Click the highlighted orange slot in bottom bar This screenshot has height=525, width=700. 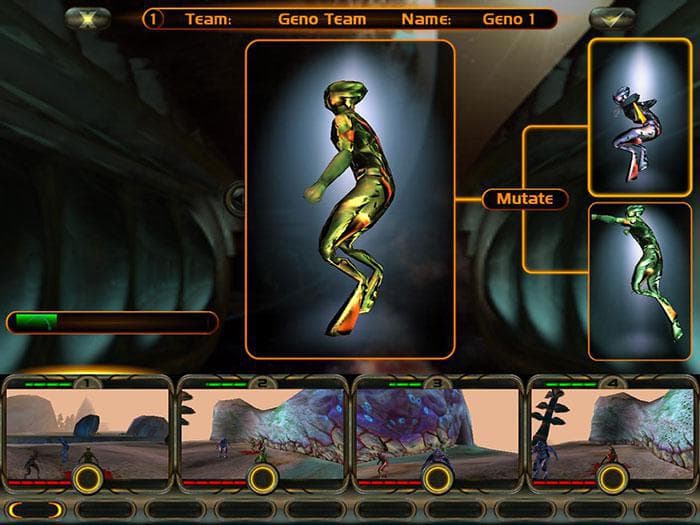pyautogui.click(x=36, y=510)
